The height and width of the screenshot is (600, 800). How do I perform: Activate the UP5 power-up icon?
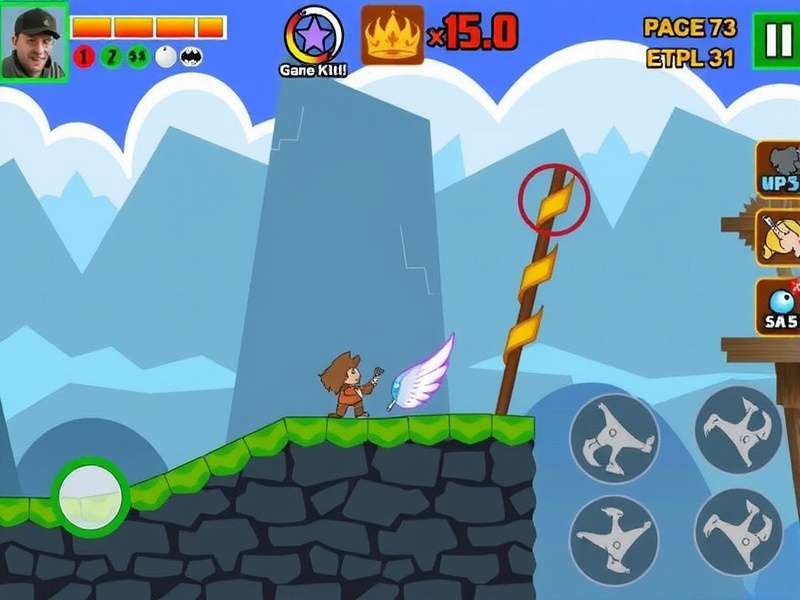click(778, 170)
